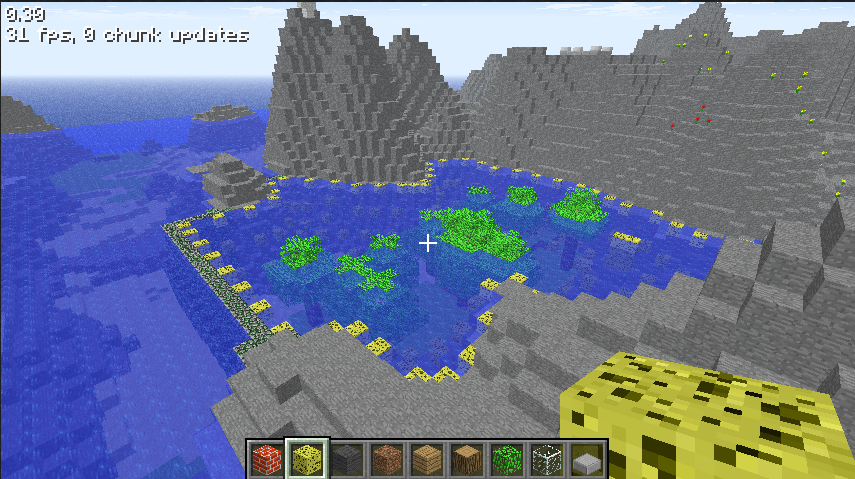This screenshot has width=855, height=479.
Task: Select the glass block slot
Action: pyautogui.click(x=547, y=460)
